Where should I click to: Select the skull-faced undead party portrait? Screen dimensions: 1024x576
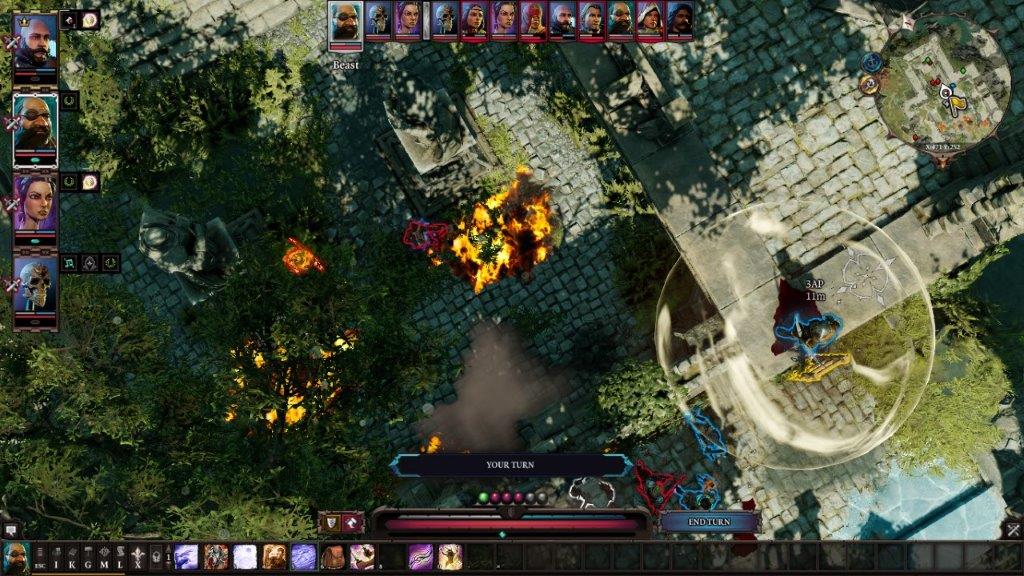click(x=35, y=290)
